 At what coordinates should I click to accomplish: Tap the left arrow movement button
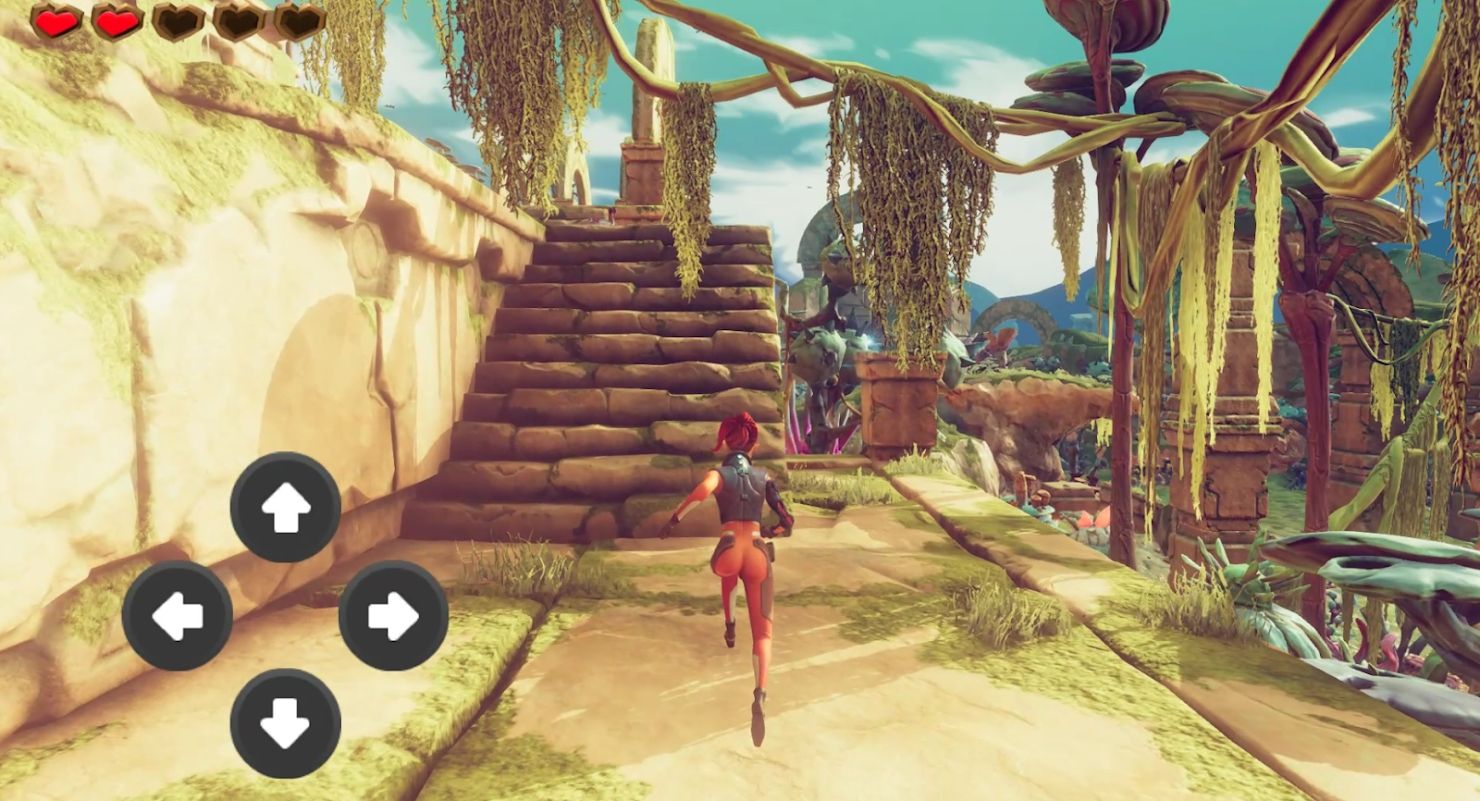177,615
